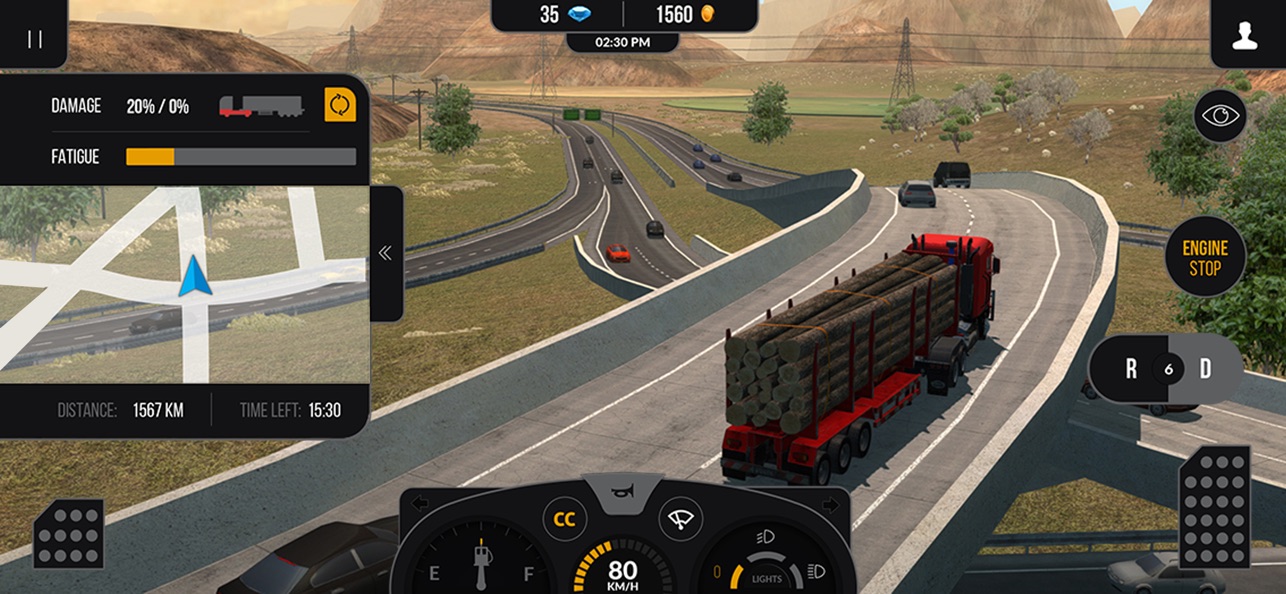The image size is (1286, 594).
Task: Open the GPS minimap
Action: pyautogui.click(x=185, y=285)
